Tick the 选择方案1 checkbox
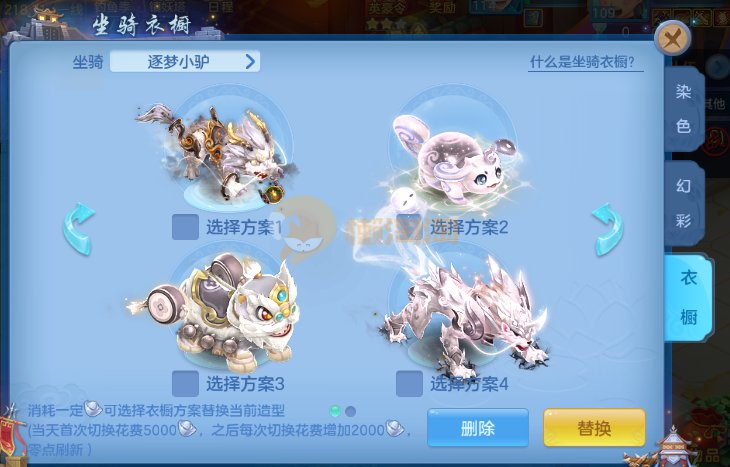The image size is (730, 467). [x=185, y=227]
